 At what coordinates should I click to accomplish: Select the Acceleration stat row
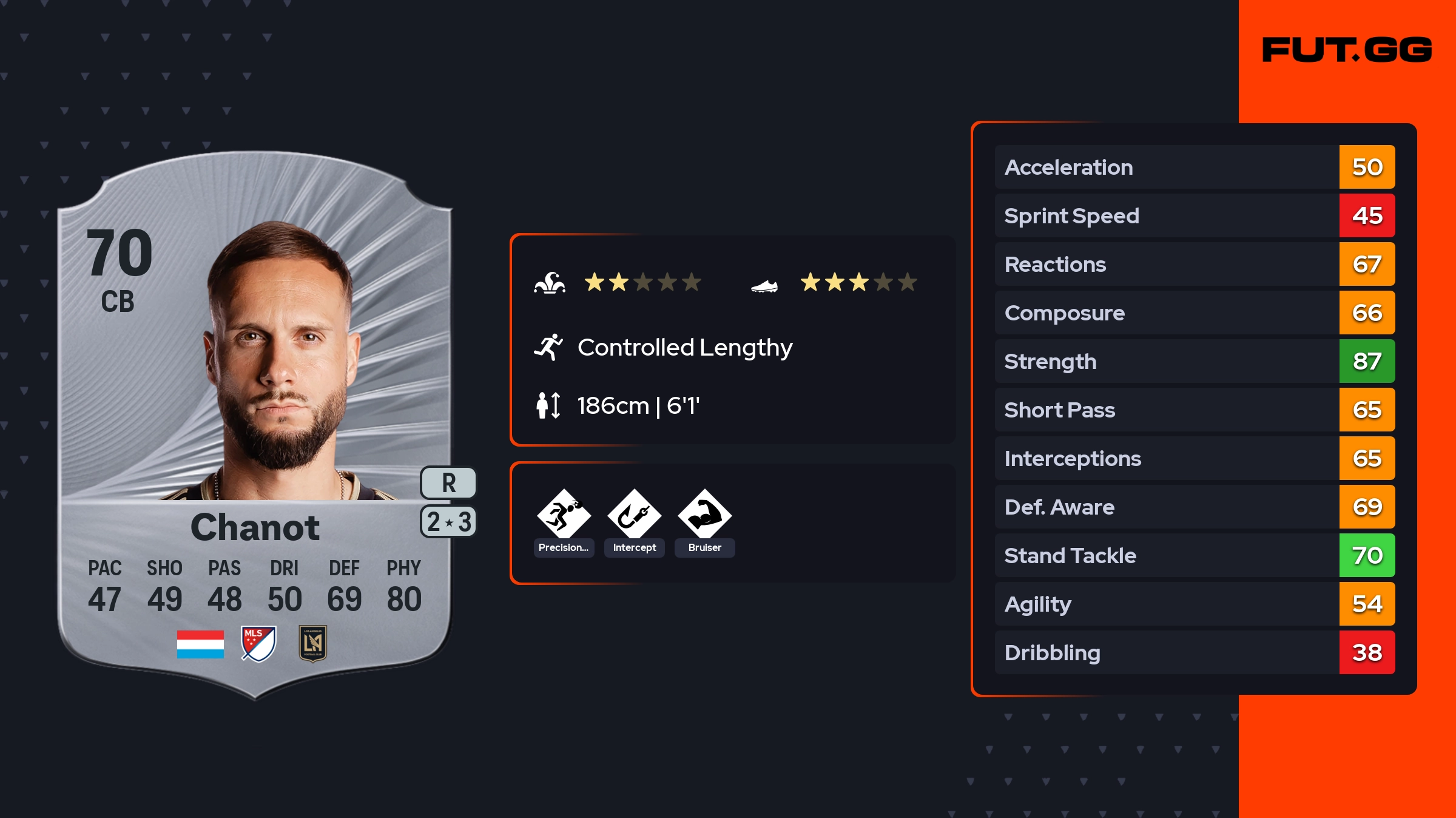coord(1194,167)
